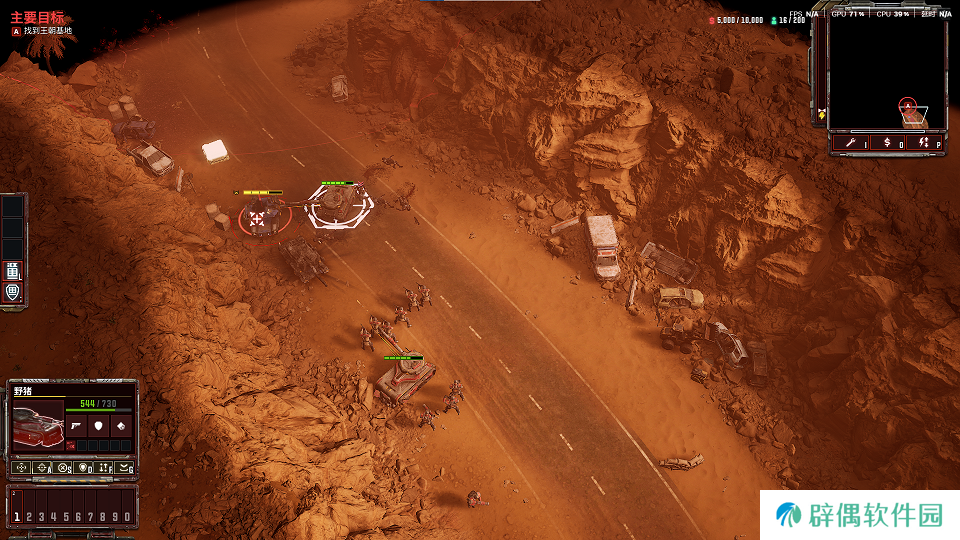The width and height of the screenshot is (960, 540).
Task: Click the shield armor icon
Action: (98, 425)
